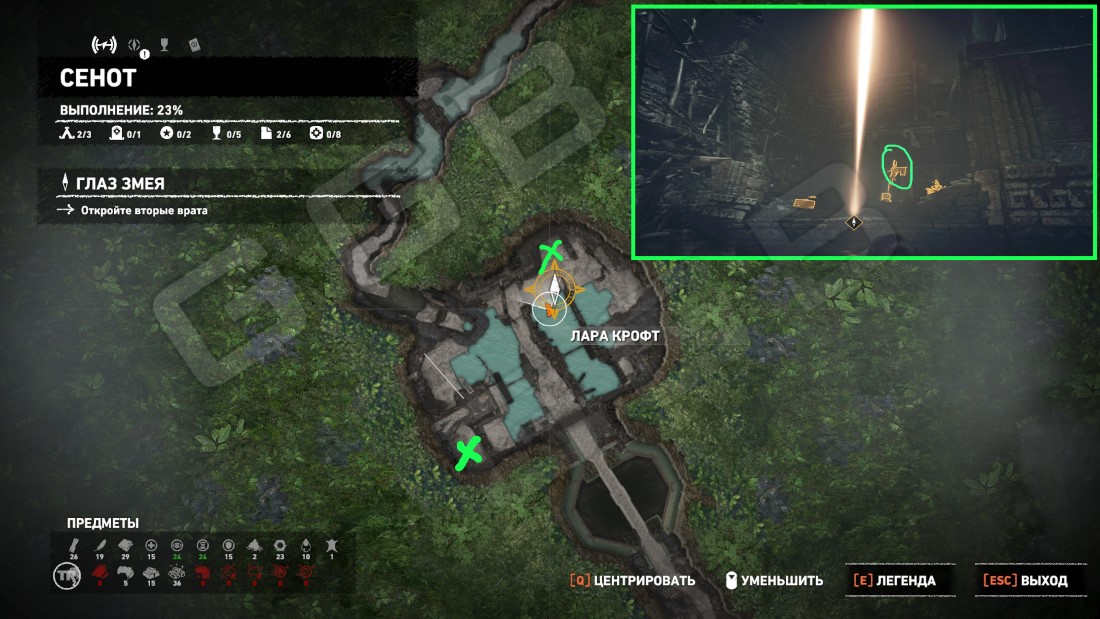Select the Глаз Змея objective tracker
The width and height of the screenshot is (1100, 619).
click(x=120, y=183)
